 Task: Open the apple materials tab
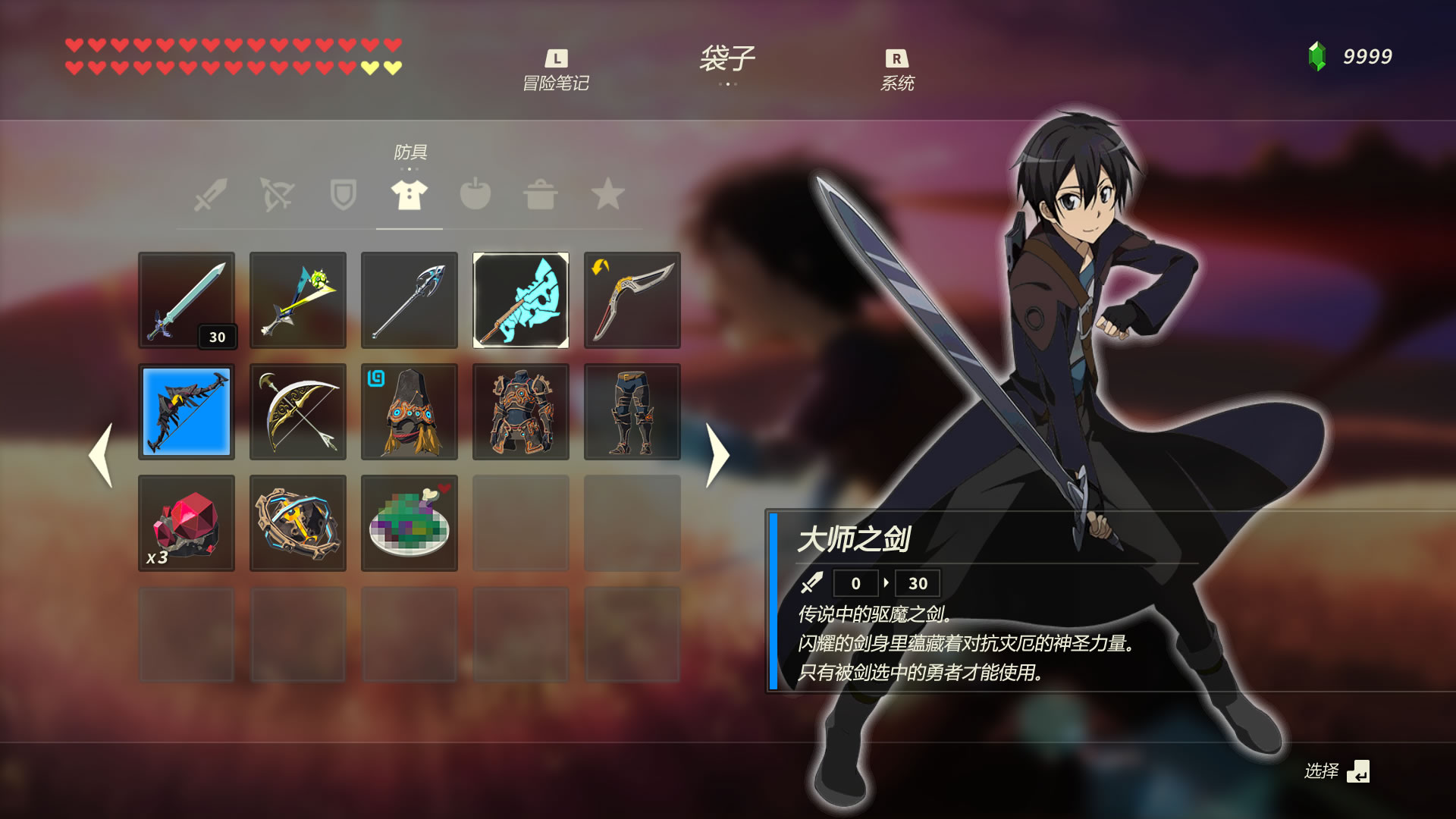[475, 195]
